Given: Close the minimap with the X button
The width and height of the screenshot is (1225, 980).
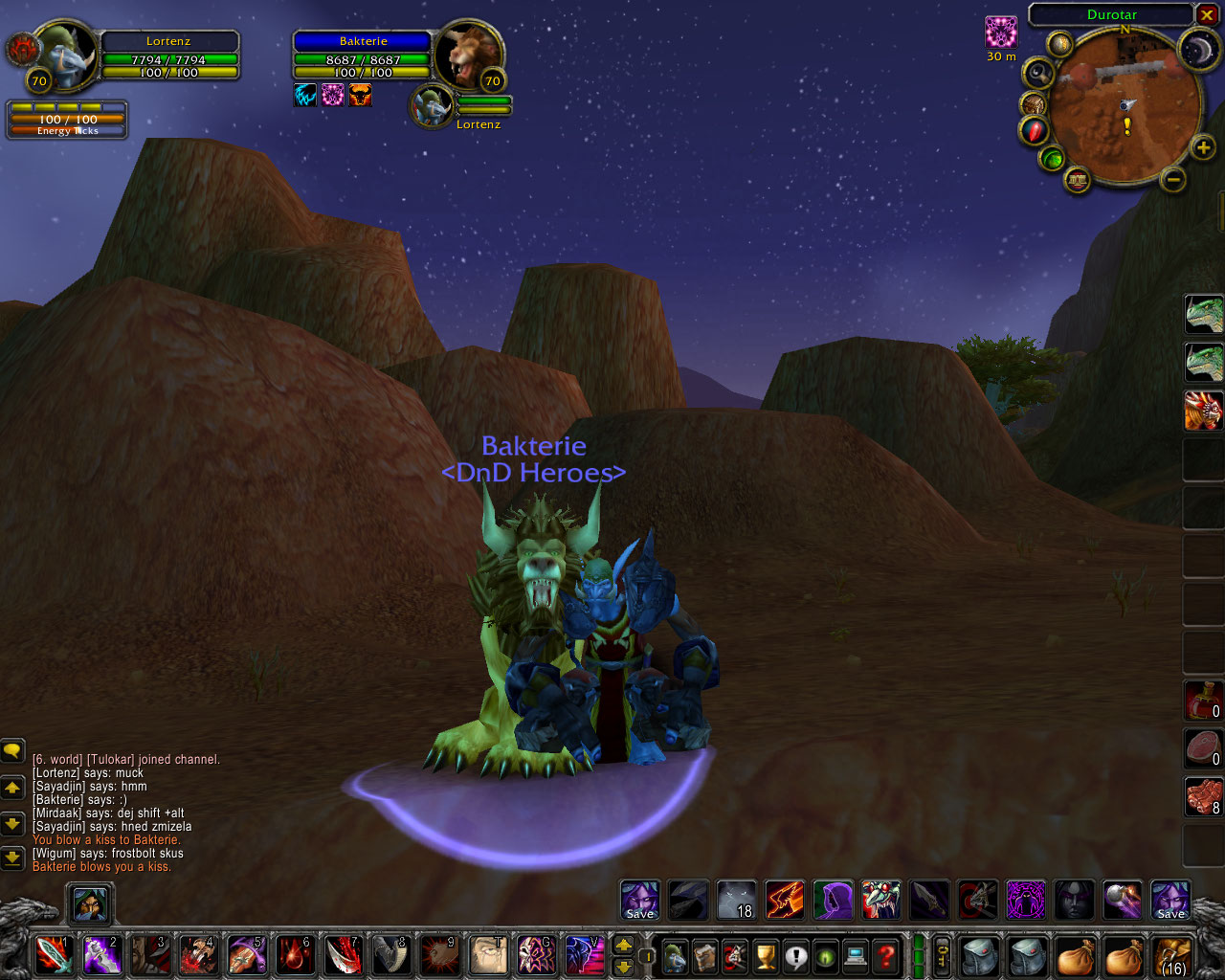Looking at the screenshot, I should pos(1207,15).
